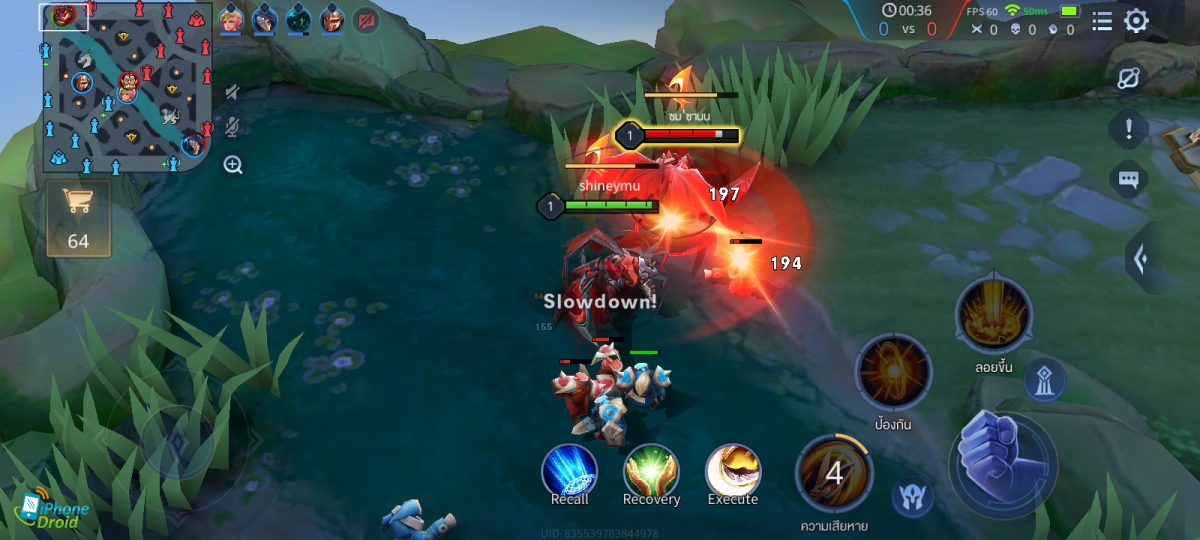Select the attack minion targeting button
Image resolution: width=1200 pixels, height=540 pixels.
click(911, 497)
